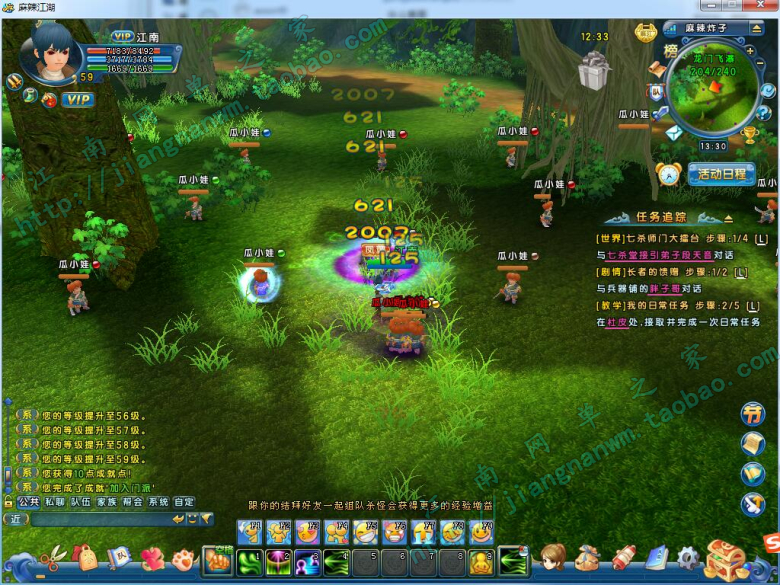This screenshot has width=780, height=585.
Task: Click the alarm clock icon
Action: tap(668, 174)
